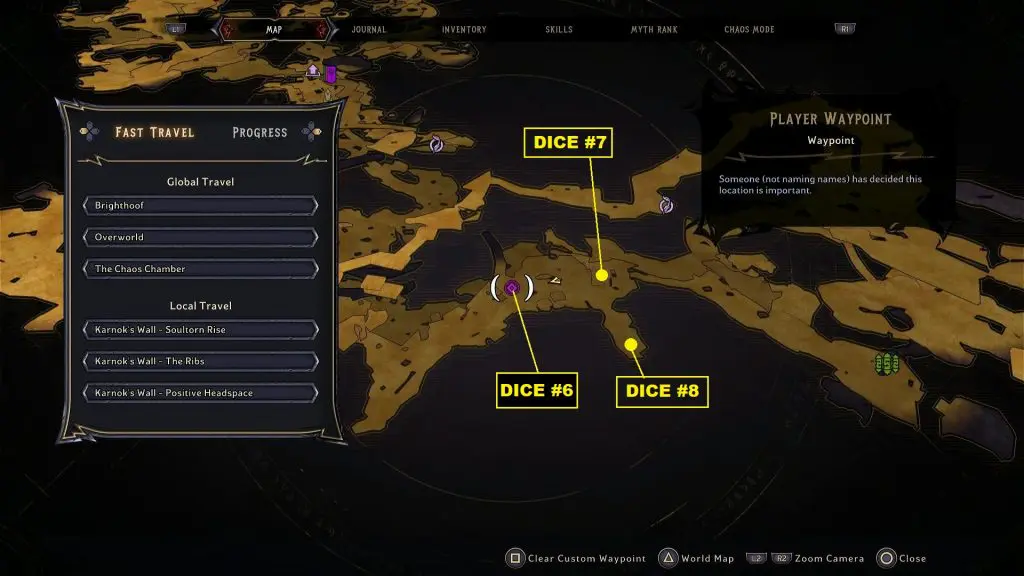Fast travel to Brighthoof
Screen dimensions: 1024x576
tap(200, 206)
